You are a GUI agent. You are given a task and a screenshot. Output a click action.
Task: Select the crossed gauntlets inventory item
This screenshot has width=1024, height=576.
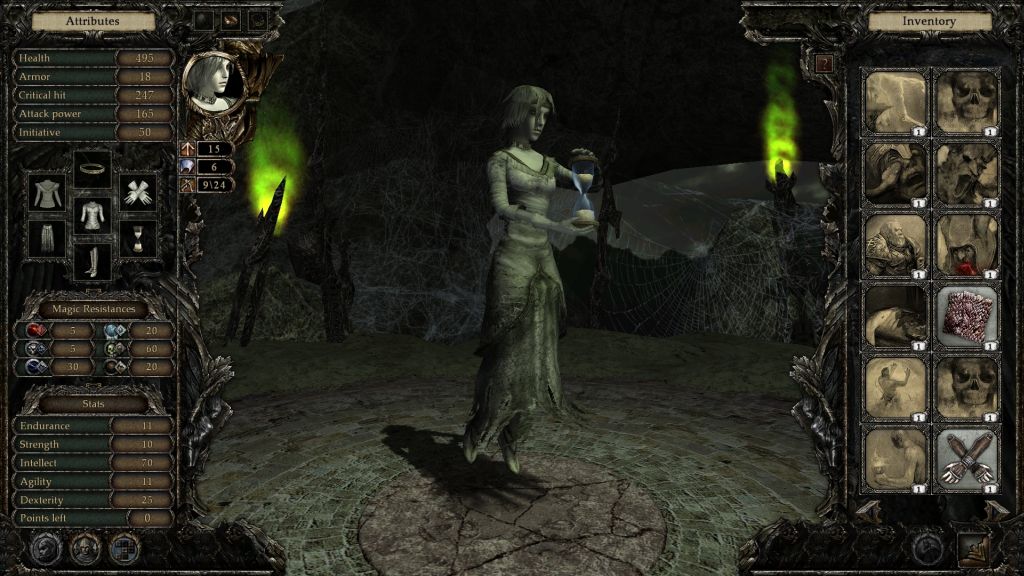(968, 459)
